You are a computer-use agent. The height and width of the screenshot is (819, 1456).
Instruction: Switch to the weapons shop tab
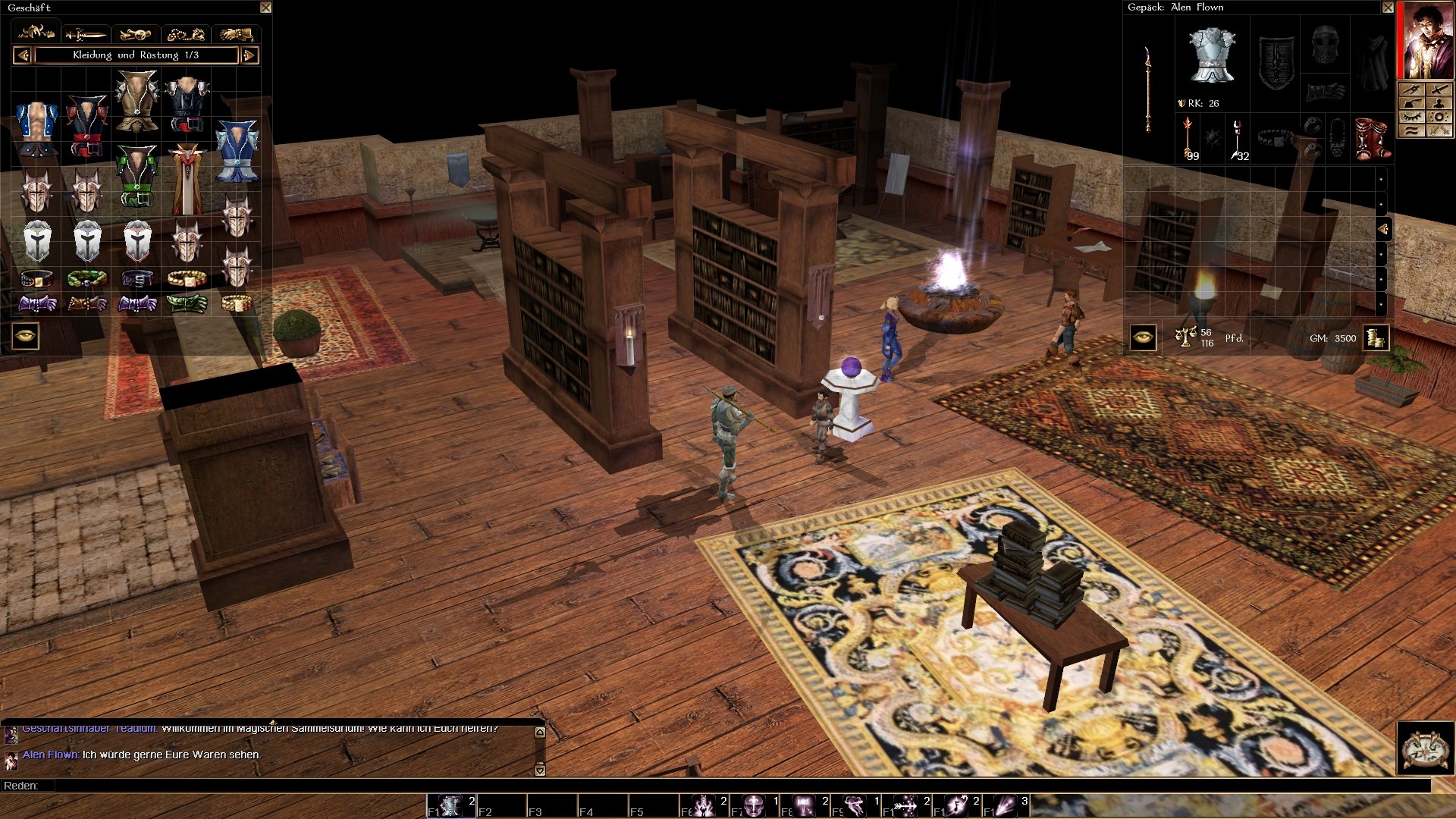point(86,34)
